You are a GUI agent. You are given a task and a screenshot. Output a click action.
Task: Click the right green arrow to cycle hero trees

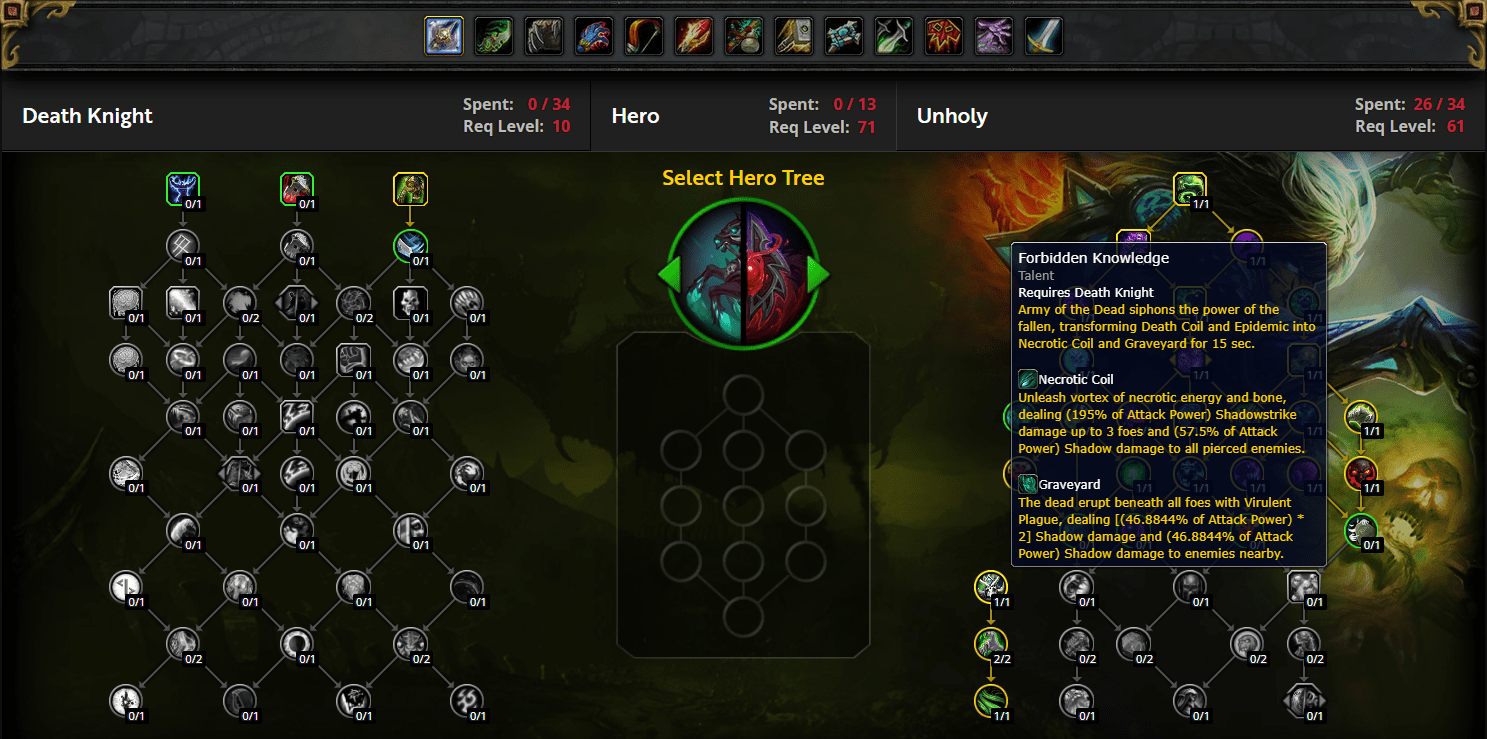click(820, 277)
